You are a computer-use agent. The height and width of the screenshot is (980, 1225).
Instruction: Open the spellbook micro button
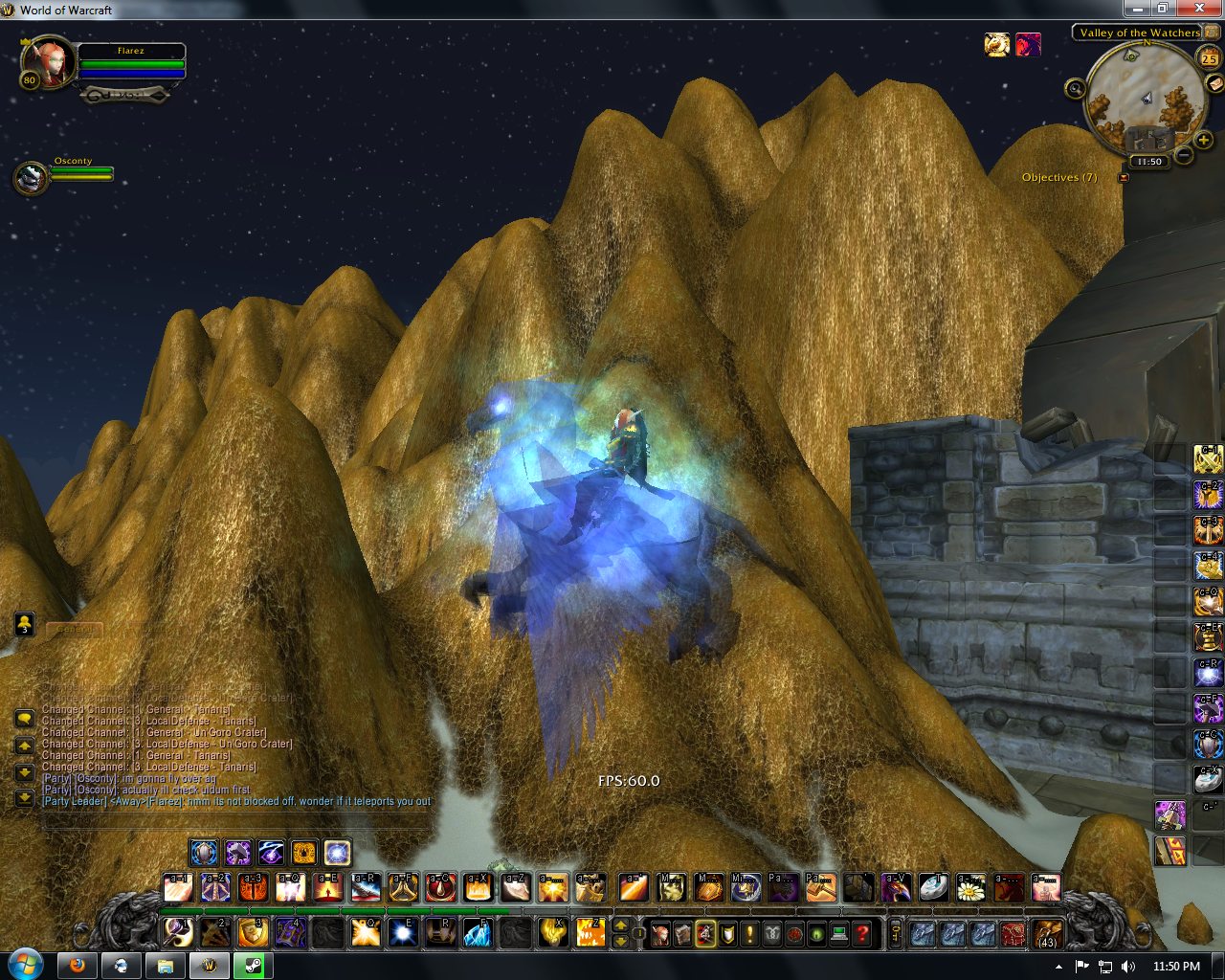coord(682,933)
